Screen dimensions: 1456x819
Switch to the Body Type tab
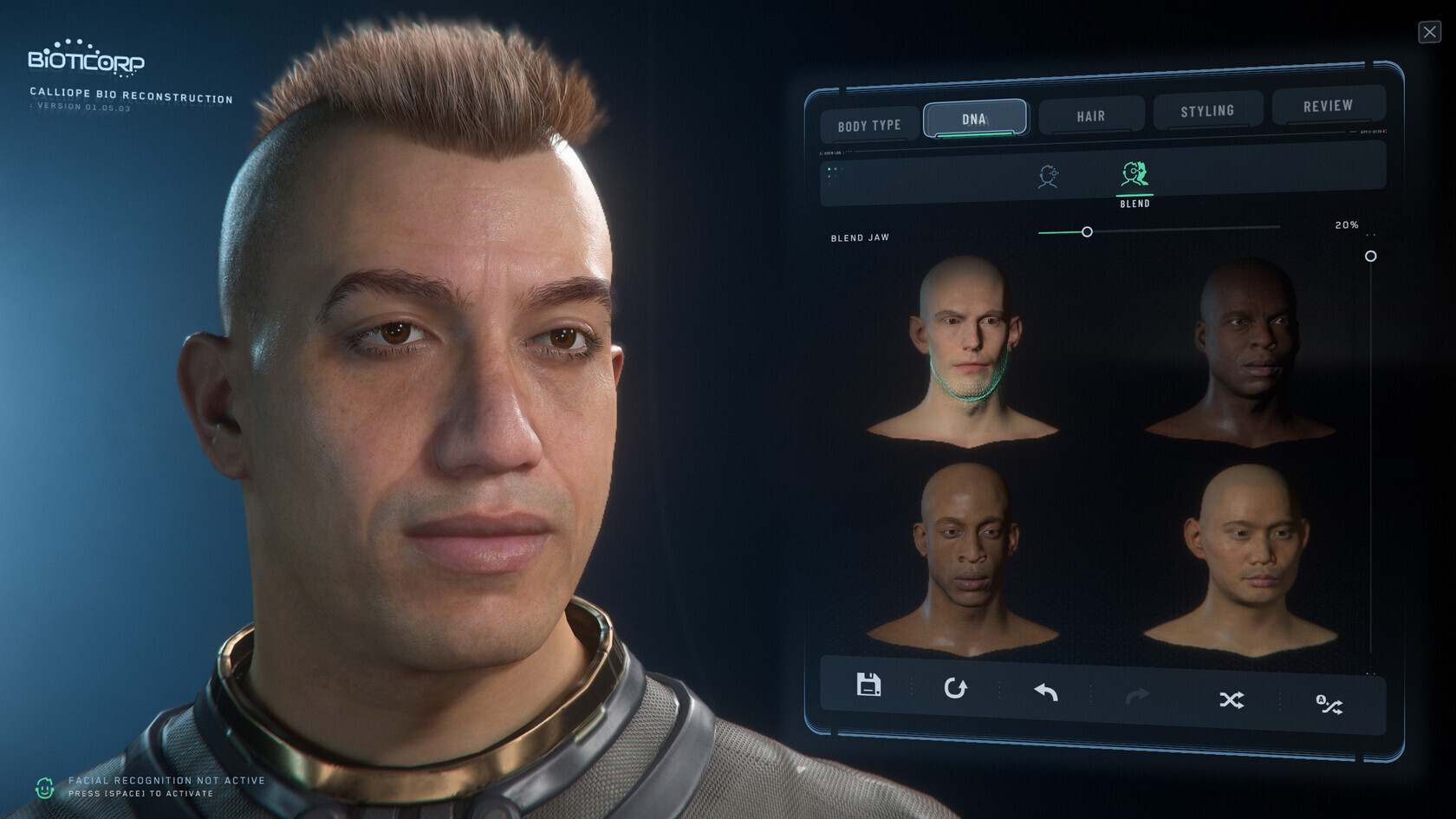tap(869, 126)
